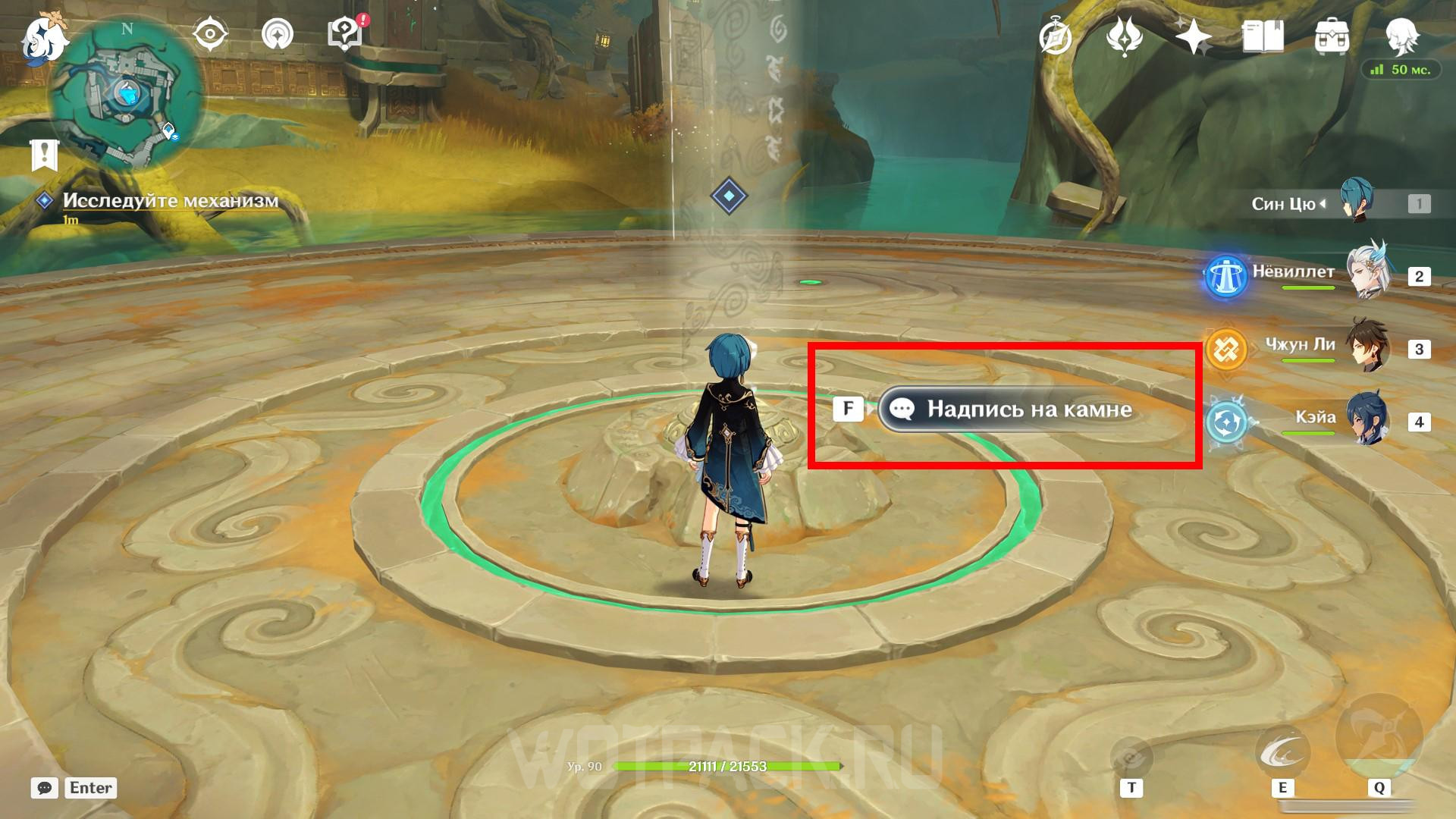Image resolution: width=1456 pixels, height=819 pixels.
Task: Track the 'Исследуйте механизм' quest objective
Action: point(171,201)
